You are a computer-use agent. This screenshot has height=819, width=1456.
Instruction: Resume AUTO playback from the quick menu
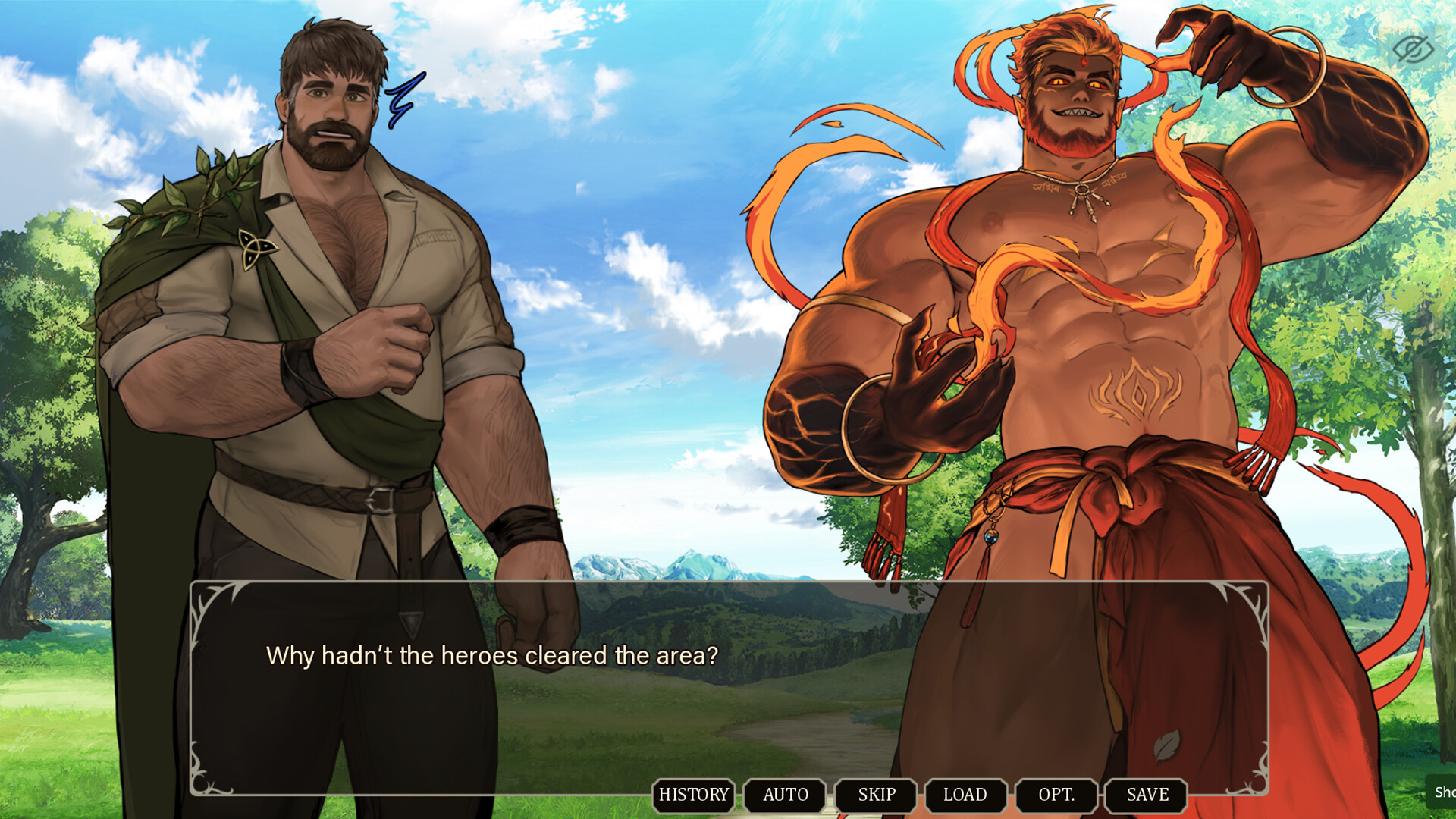click(x=785, y=795)
